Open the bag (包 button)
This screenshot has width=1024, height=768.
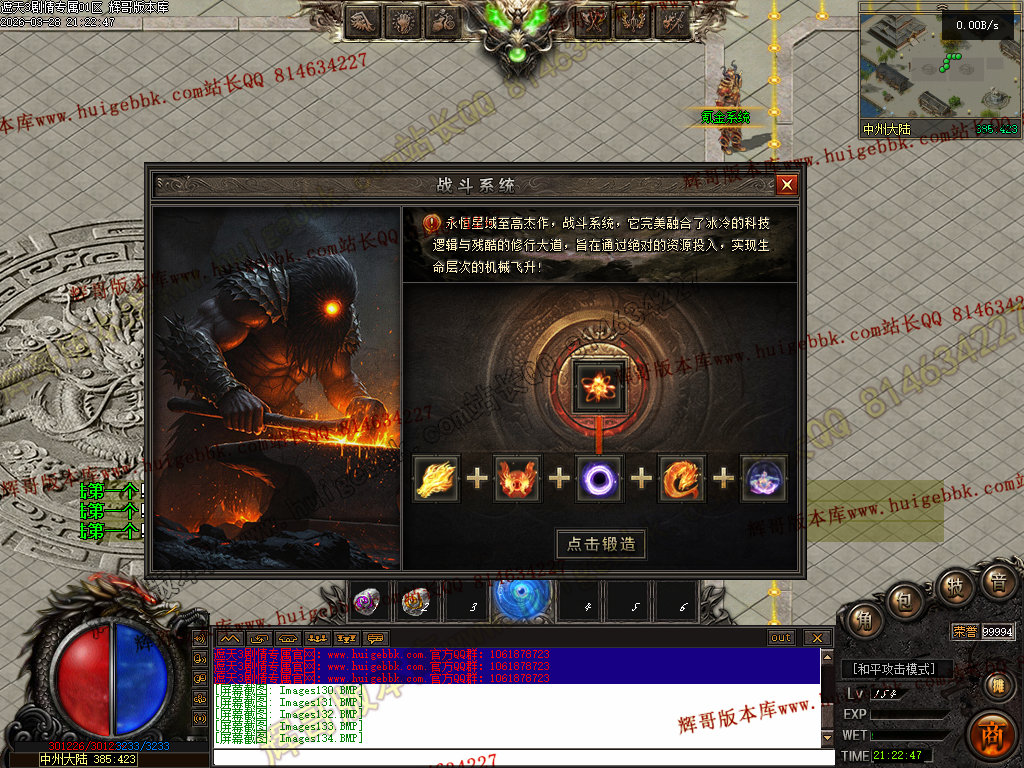[x=907, y=600]
